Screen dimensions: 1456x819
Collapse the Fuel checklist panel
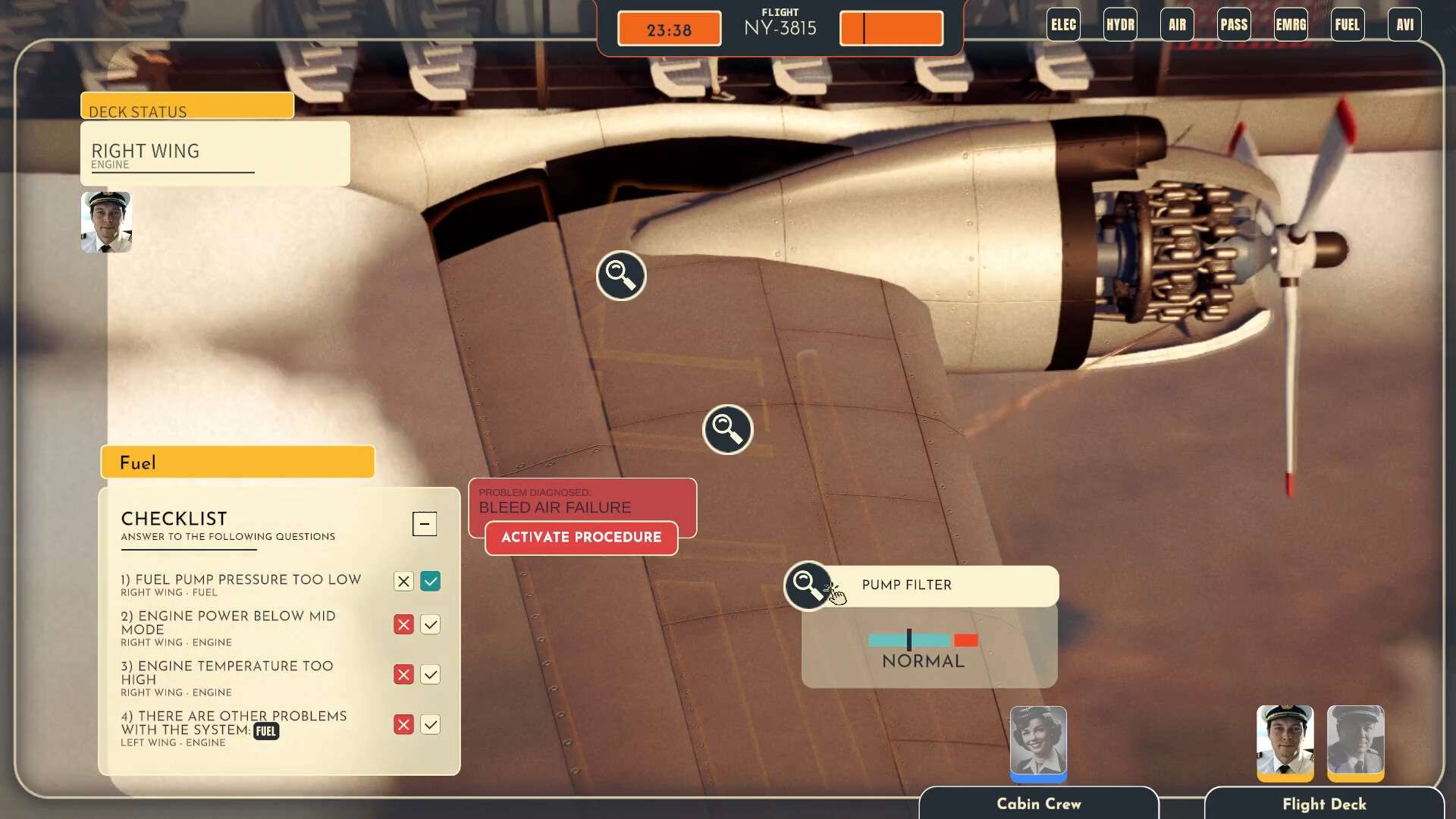(x=425, y=523)
